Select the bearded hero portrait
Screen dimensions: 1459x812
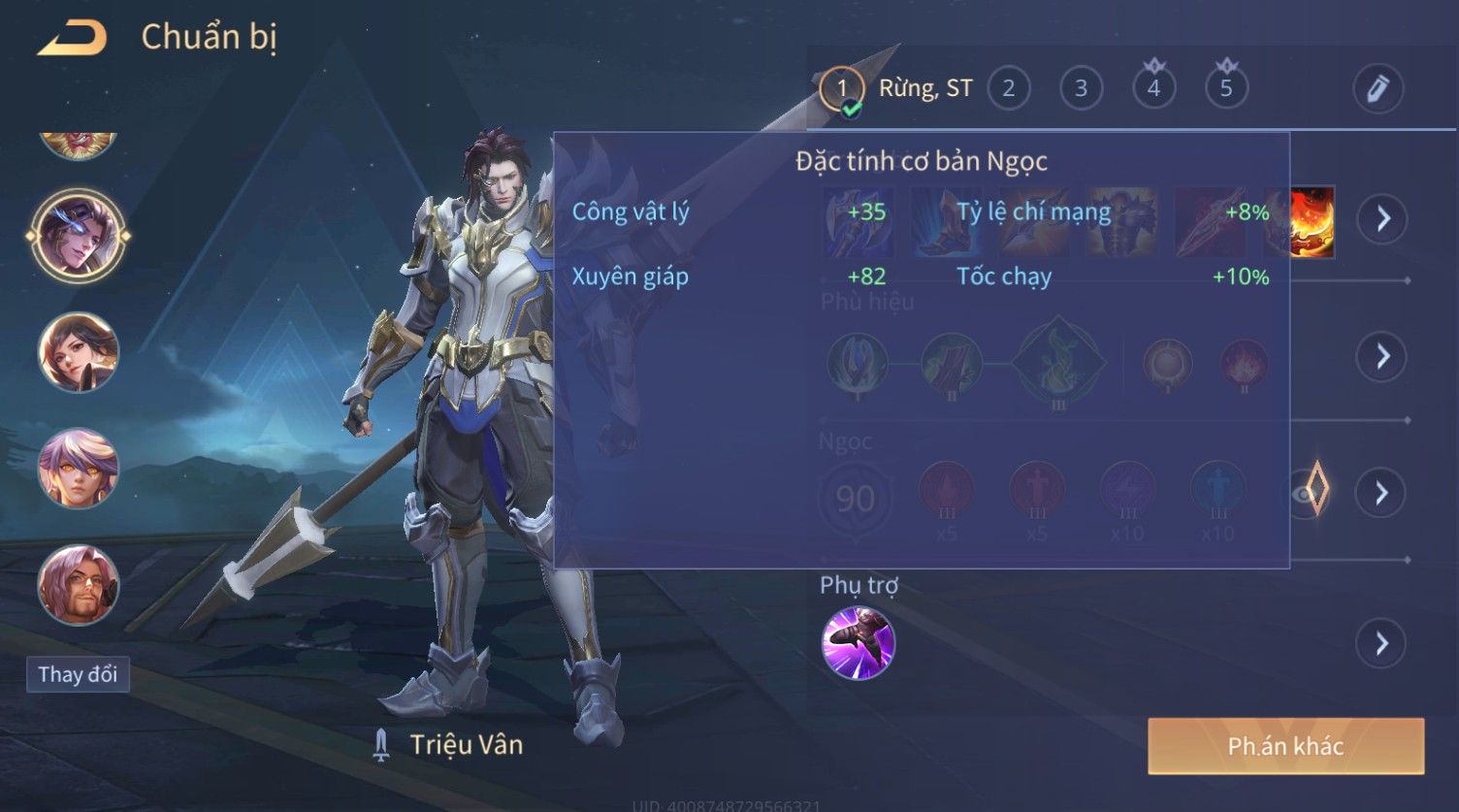click(x=78, y=585)
